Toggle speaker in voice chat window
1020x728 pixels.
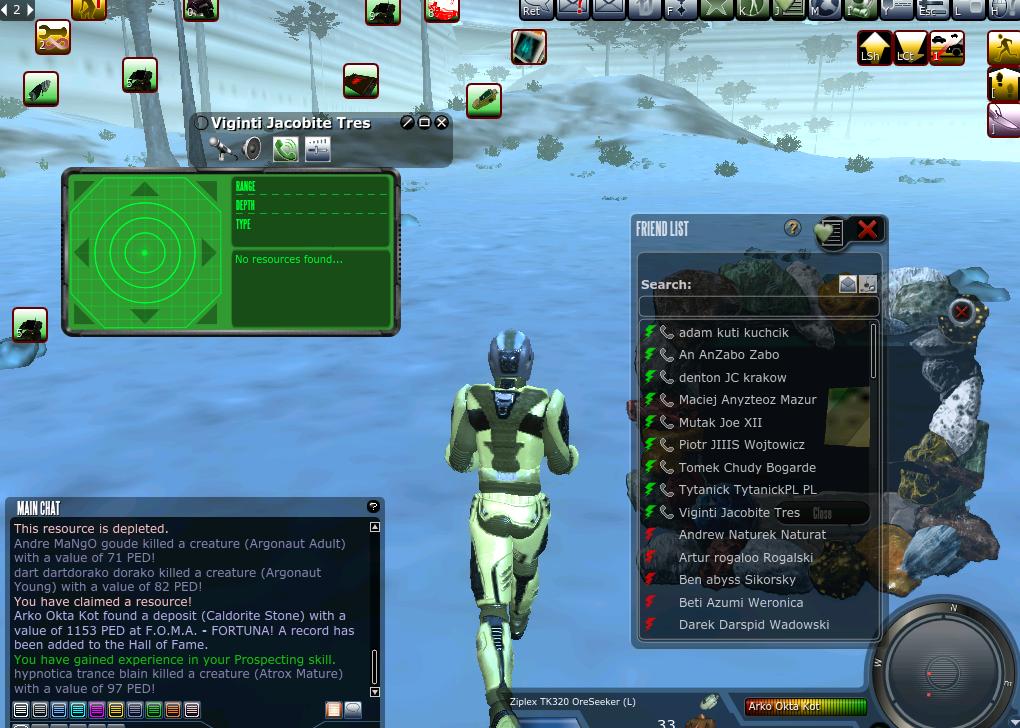pos(250,149)
